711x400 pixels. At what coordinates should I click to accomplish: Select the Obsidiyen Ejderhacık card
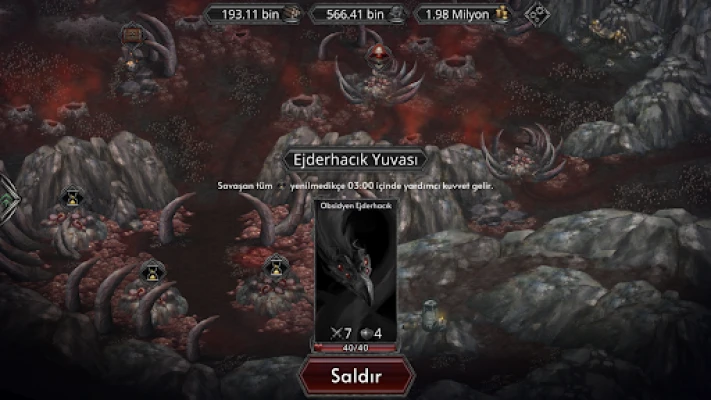356,272
